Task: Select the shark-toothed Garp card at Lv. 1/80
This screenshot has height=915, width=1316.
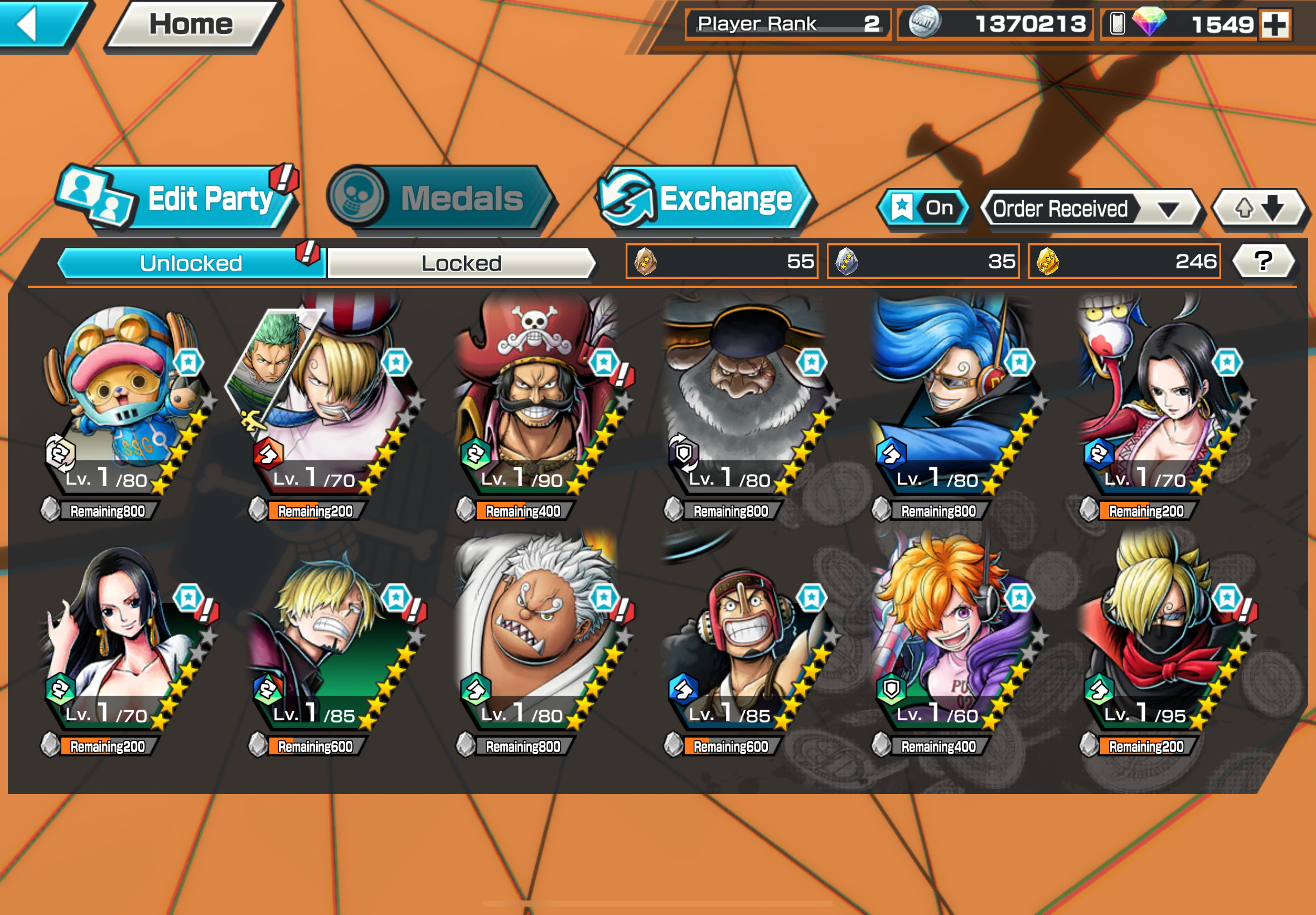Action: (x=536, y=637)
